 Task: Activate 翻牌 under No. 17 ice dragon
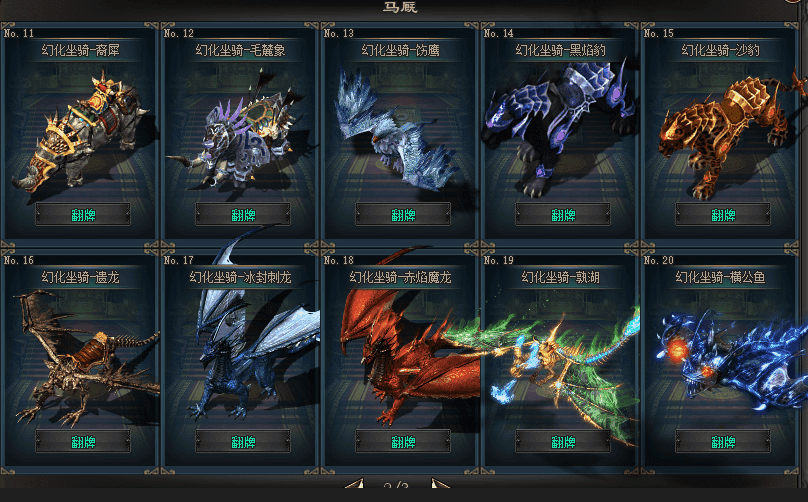pos(243,442)
